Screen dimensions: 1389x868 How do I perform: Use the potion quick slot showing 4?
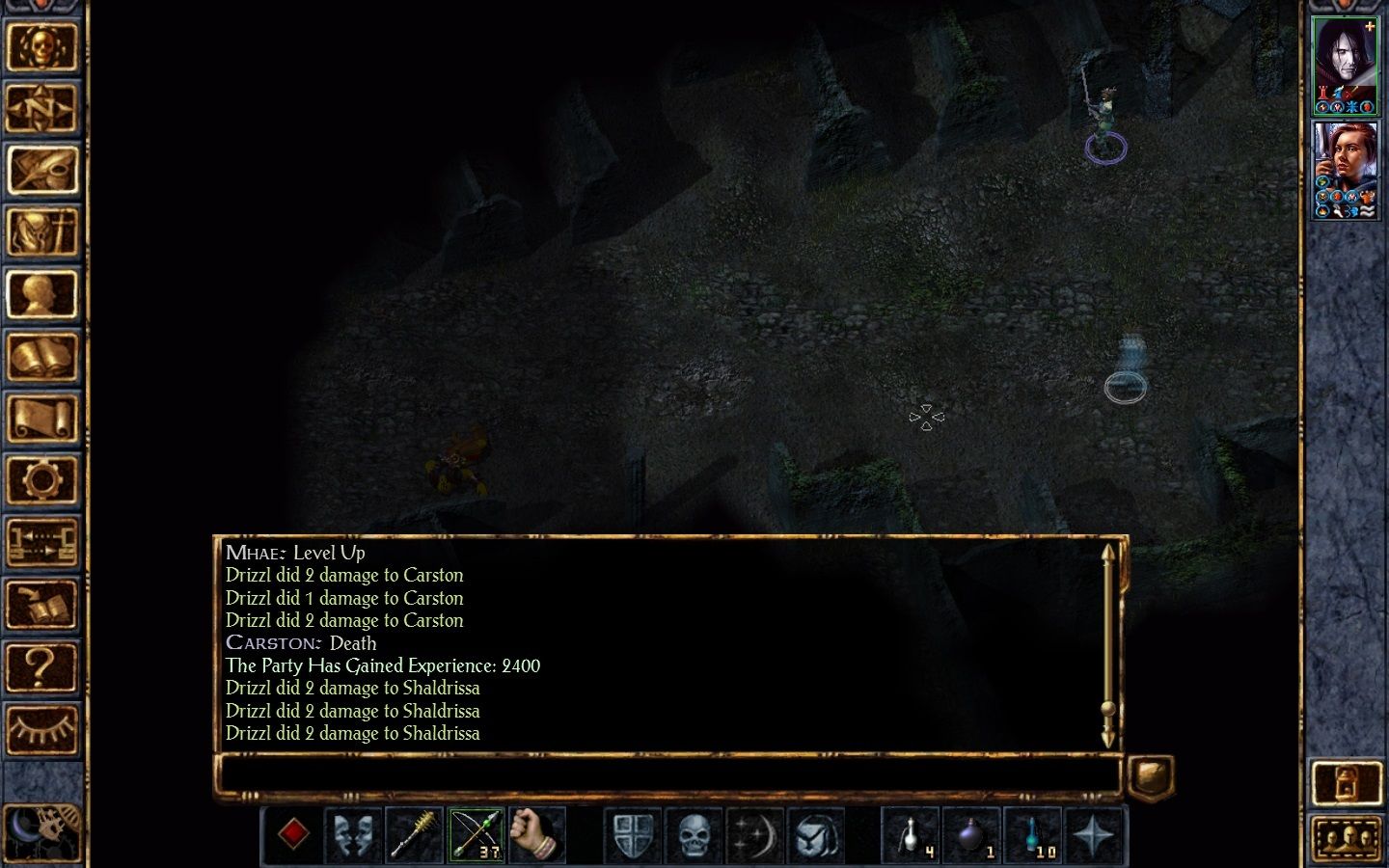(912, 833)
